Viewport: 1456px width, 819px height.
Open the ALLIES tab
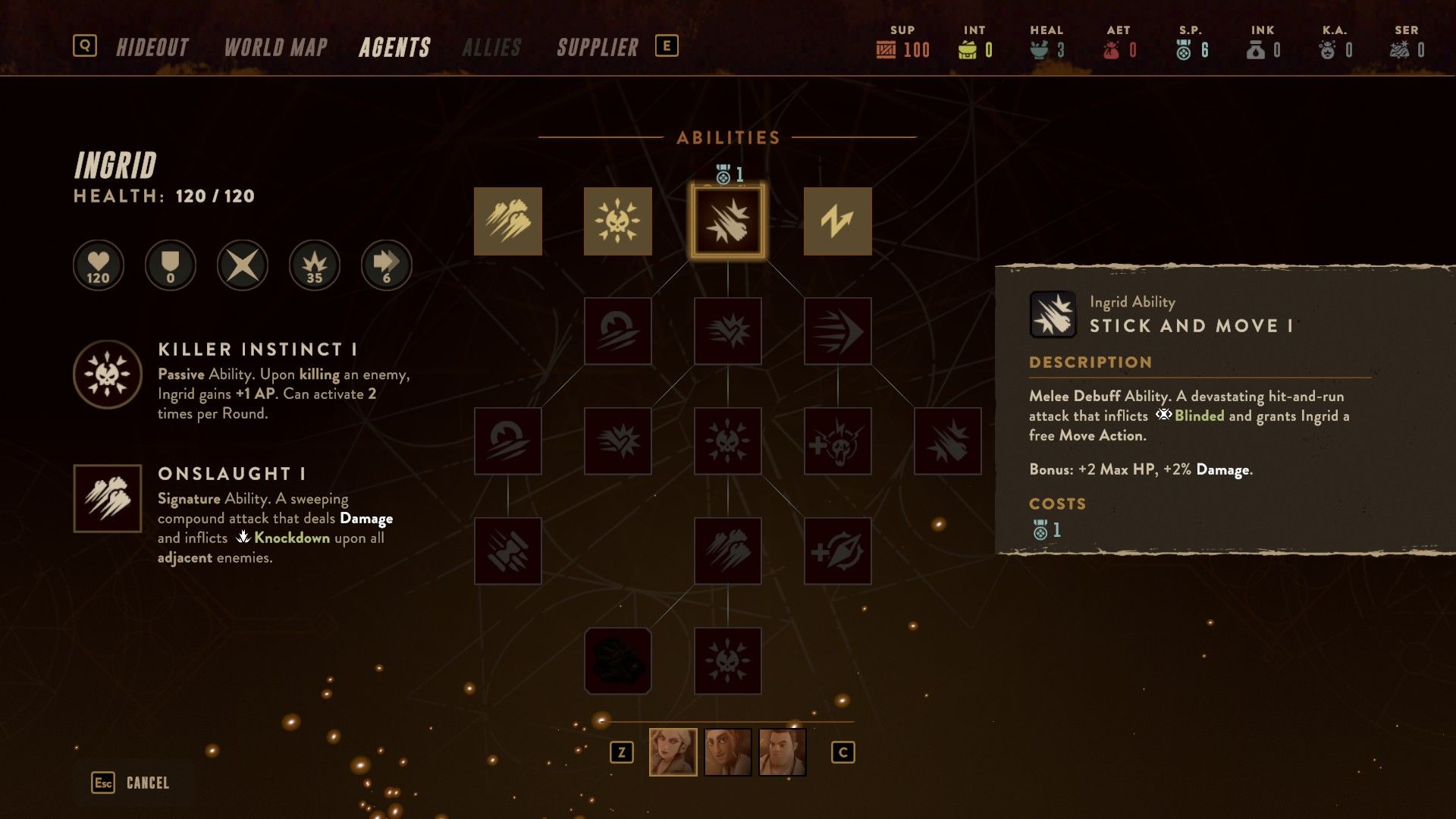493,46
